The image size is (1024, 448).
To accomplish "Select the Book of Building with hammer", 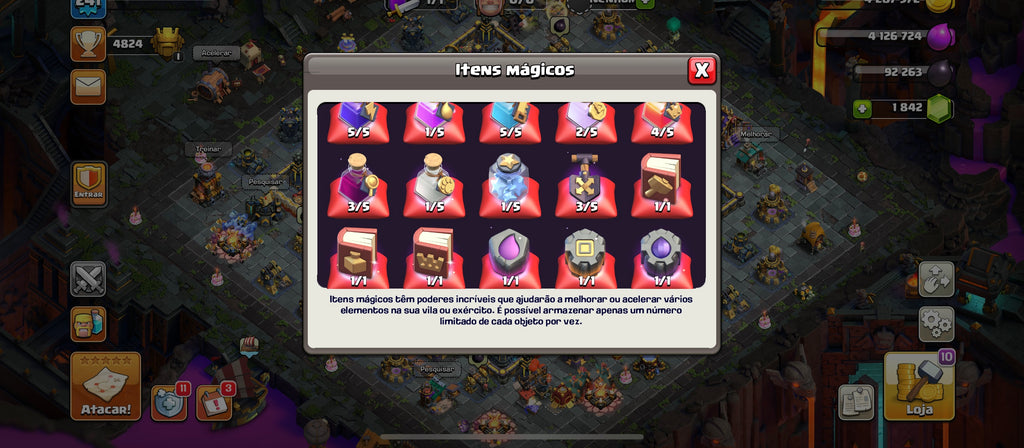I will pos(664,184).
